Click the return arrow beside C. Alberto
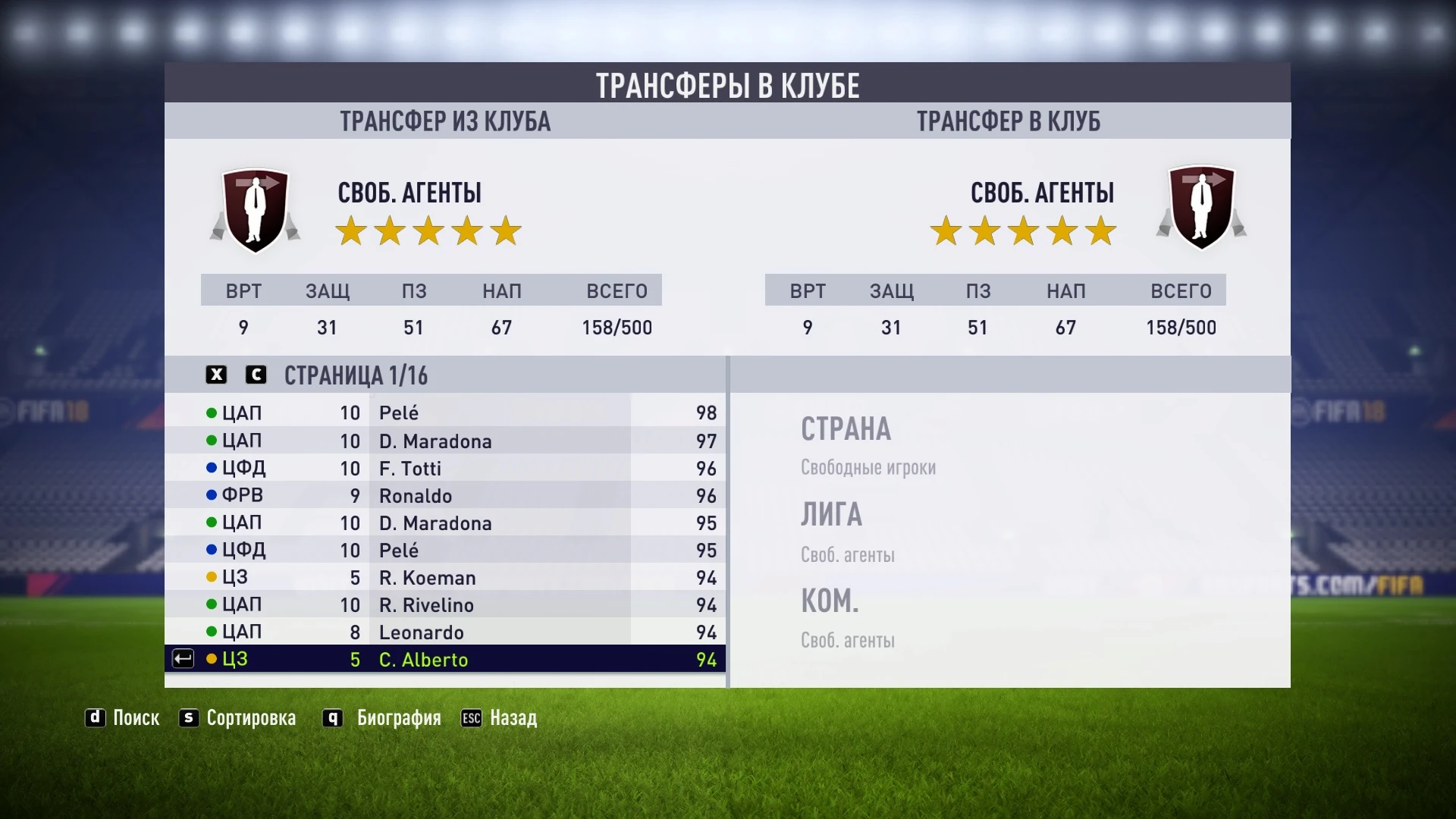The height and width of the screenshot is (819, 1456). 180,659
